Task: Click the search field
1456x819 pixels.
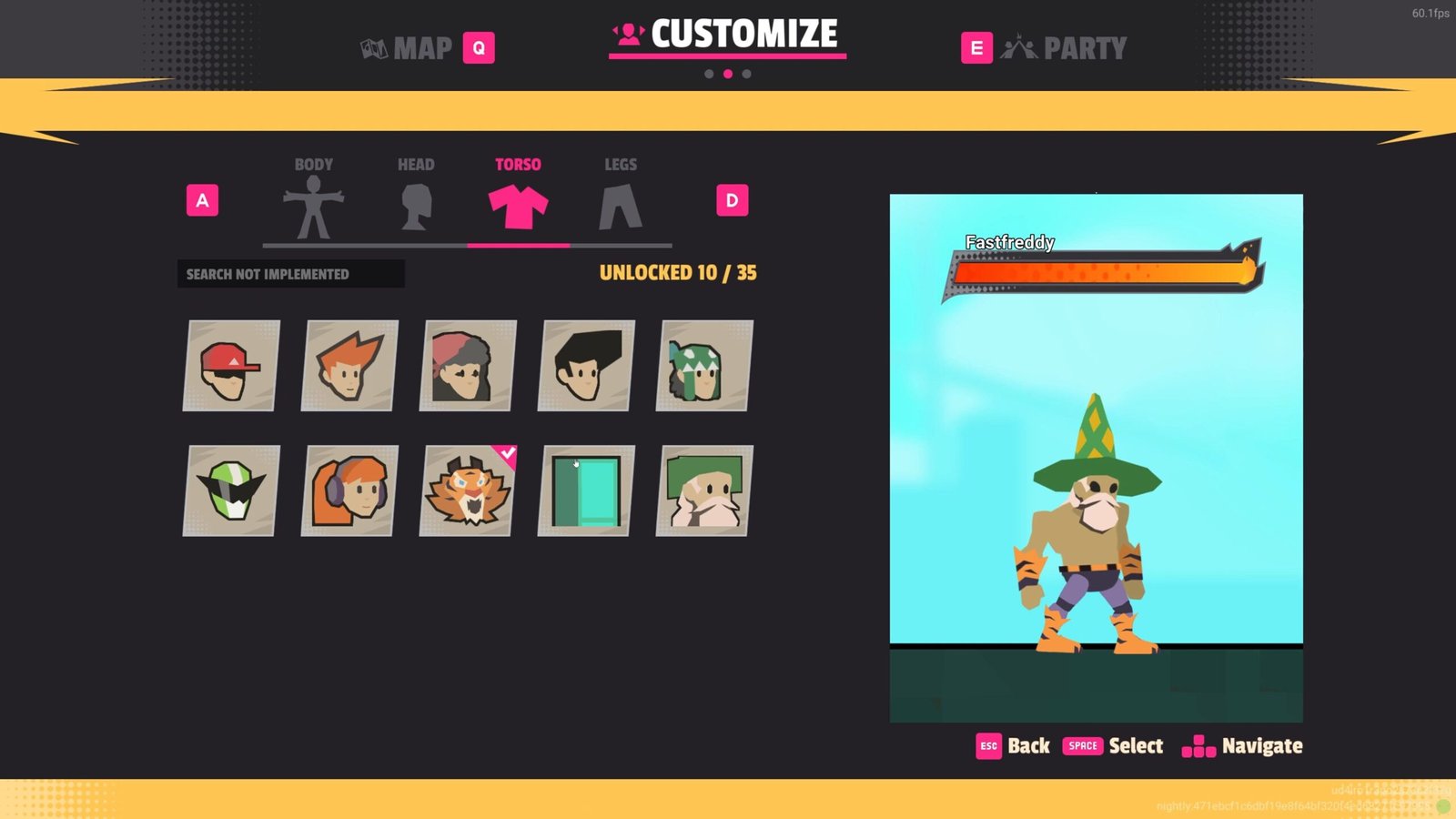Action: pos(290,274)
